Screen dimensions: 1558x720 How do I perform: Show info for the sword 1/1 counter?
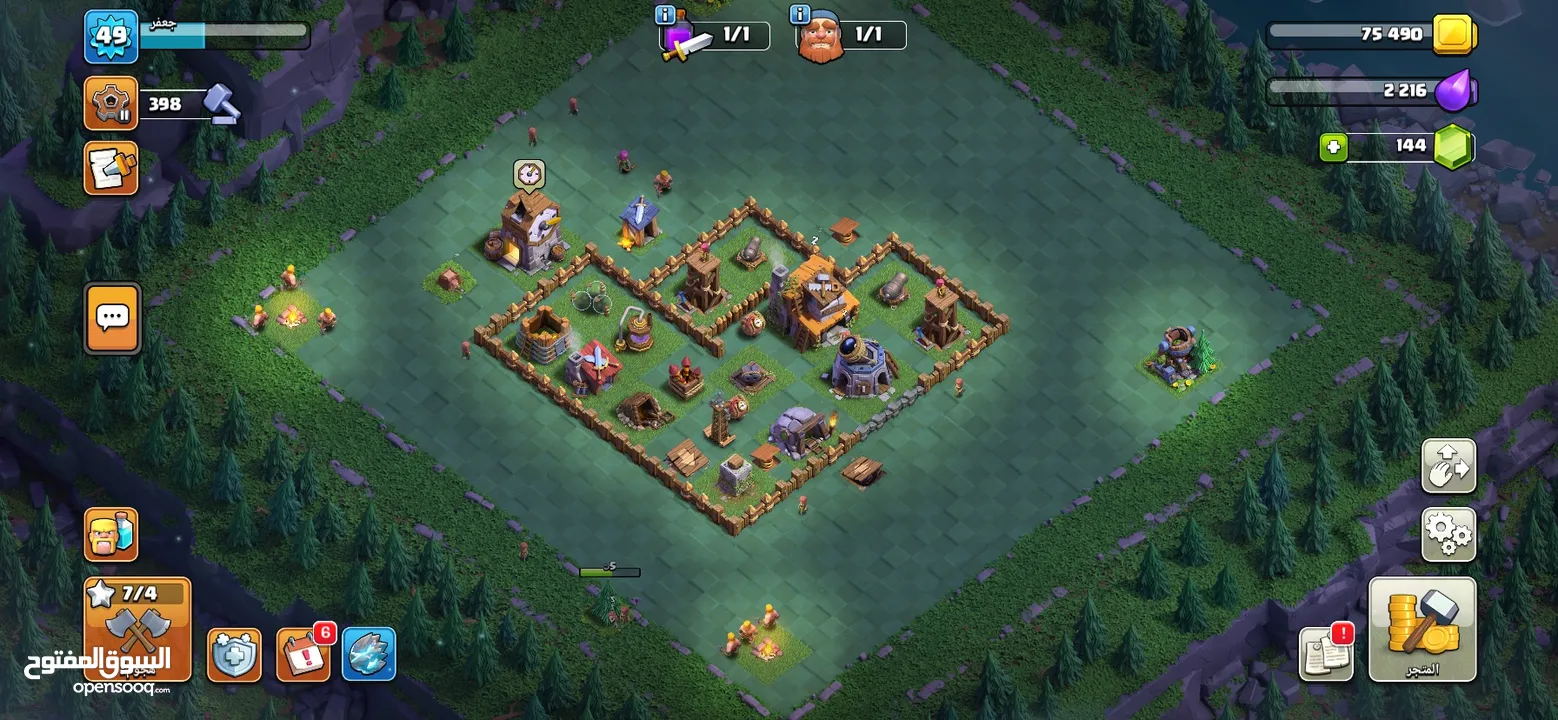pos(664,14)
